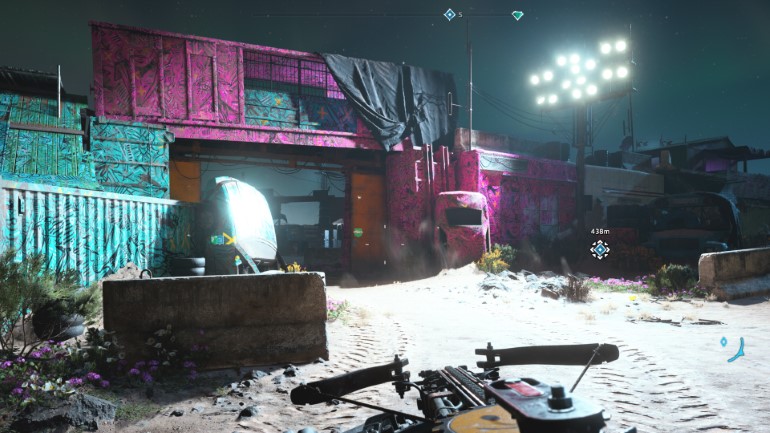770x433 pixels.
Task: Click the 438m objective waypoint diamond
Action: point(599,249)
